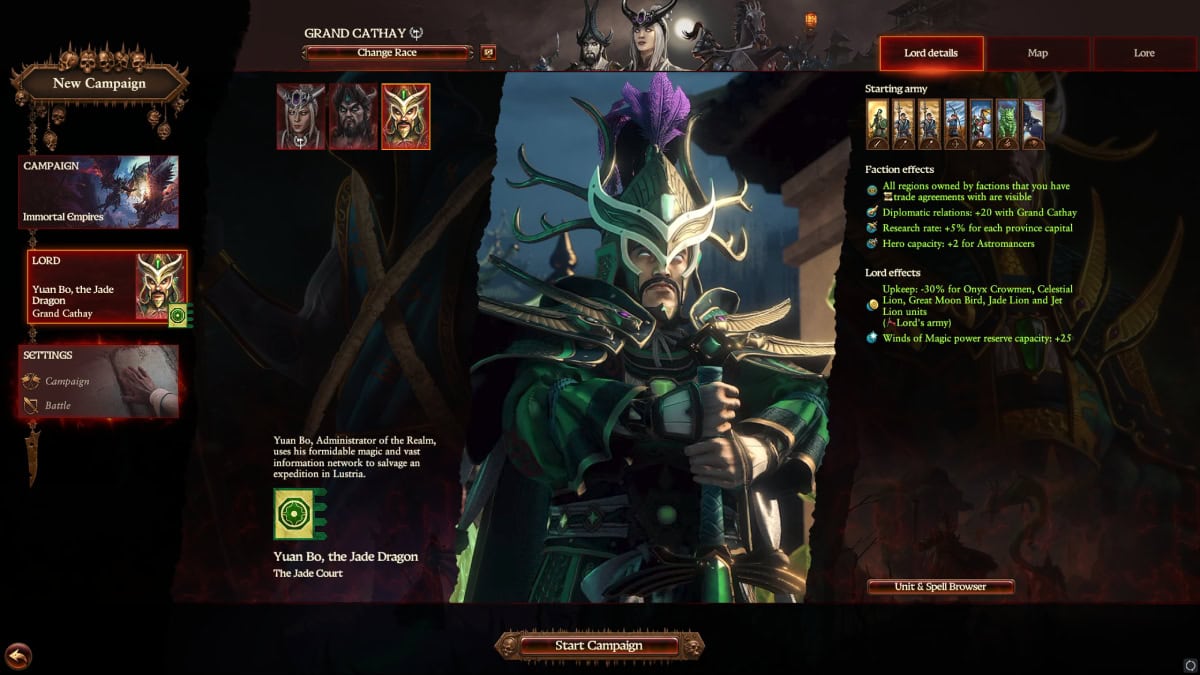This screenshot has width=1200, height=675.
Task: Start the campaign
Action: (x=599, y=646)
